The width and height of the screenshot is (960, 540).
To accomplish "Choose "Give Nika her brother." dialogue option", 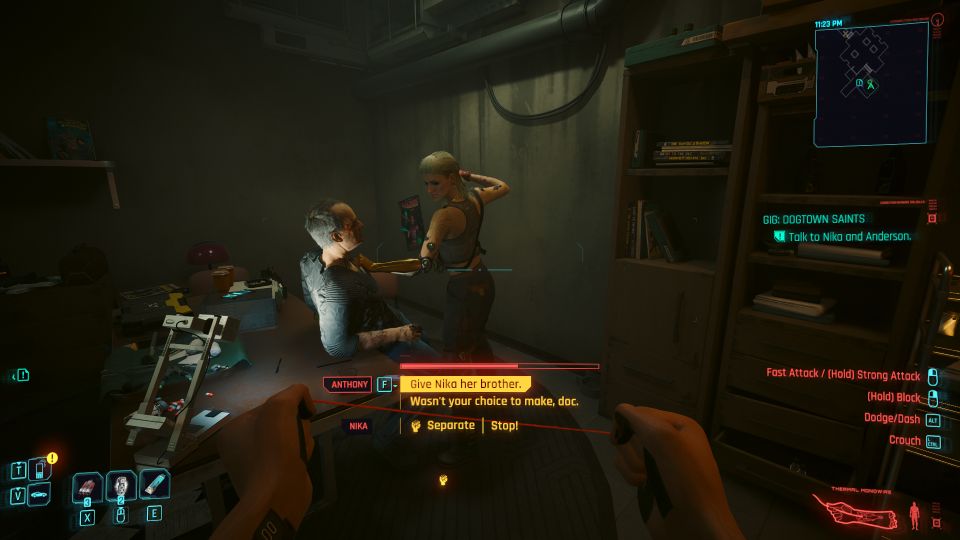I will pyautogui.click(x=465, y=384).
